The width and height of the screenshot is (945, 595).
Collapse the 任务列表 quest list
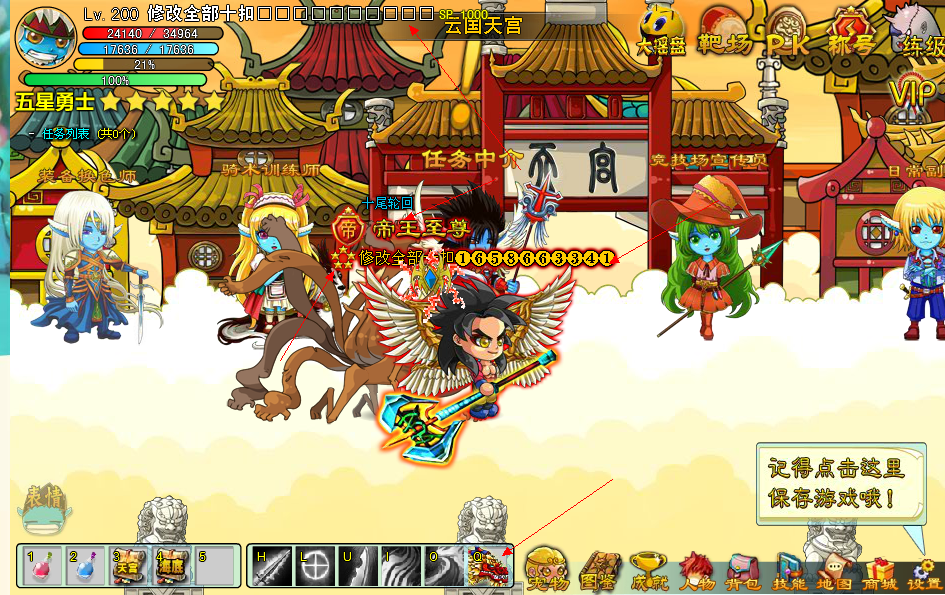tap(33, 133)
